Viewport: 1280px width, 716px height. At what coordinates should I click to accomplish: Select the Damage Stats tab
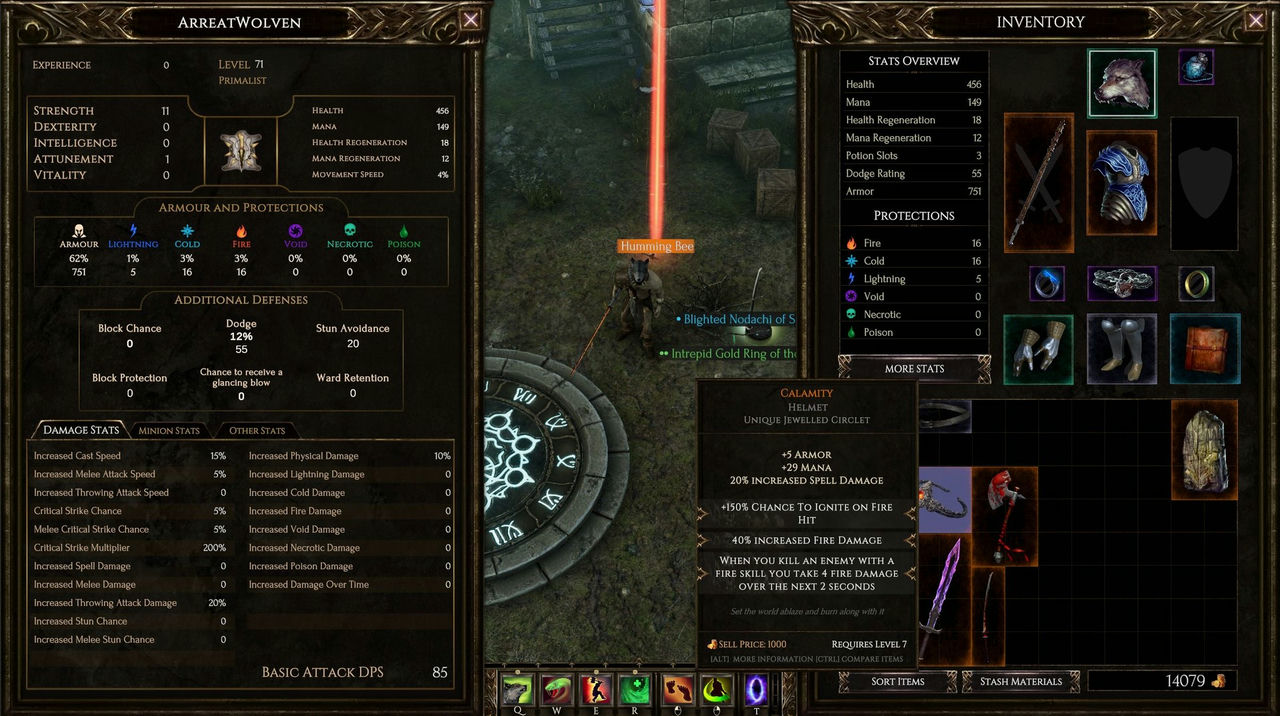click(81, 430)
